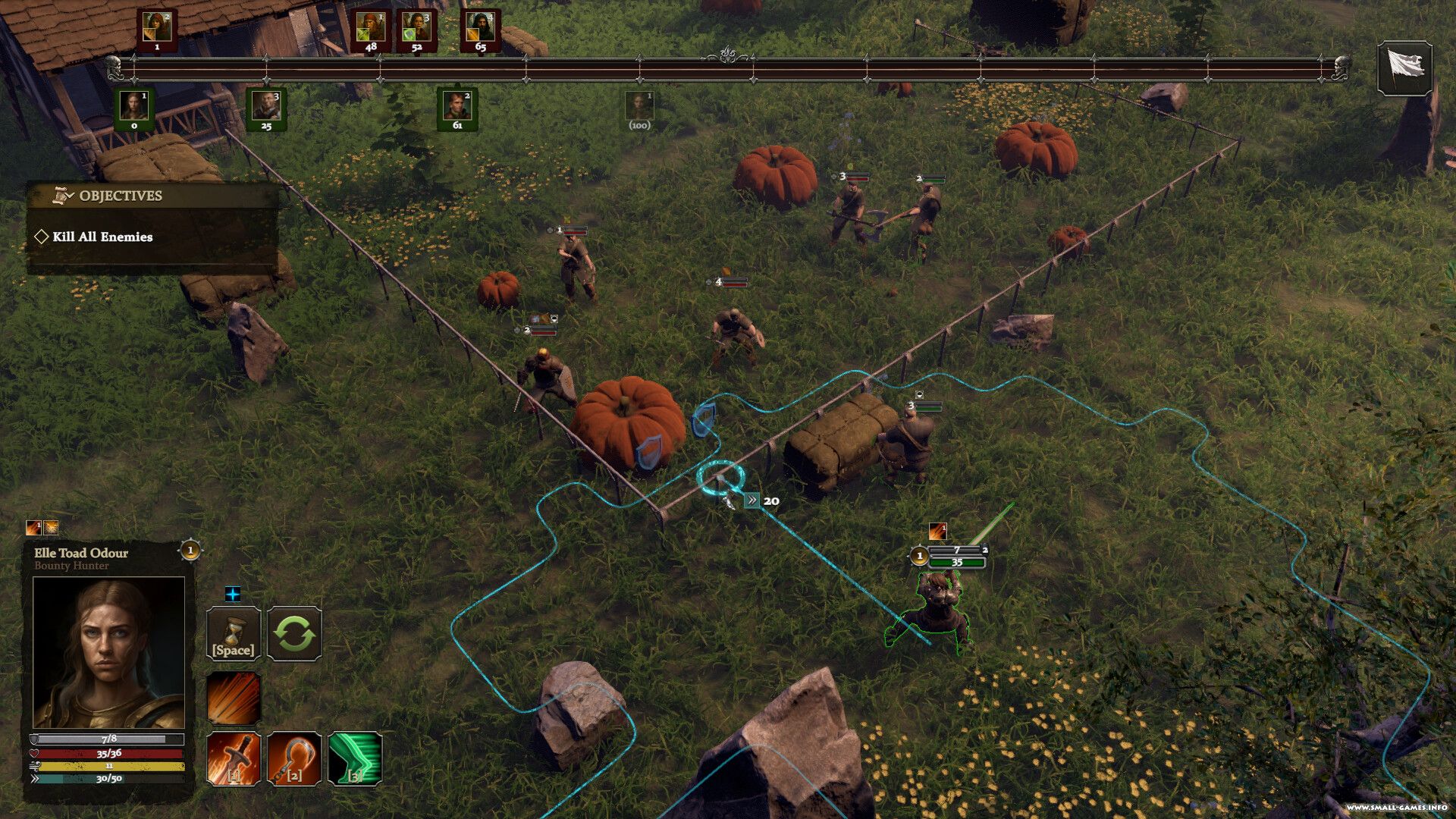The height and width of the screenshot is (819, 1456).
Task: Select the ally portrait at initiative 25
Action: click(x=266, y=106)
